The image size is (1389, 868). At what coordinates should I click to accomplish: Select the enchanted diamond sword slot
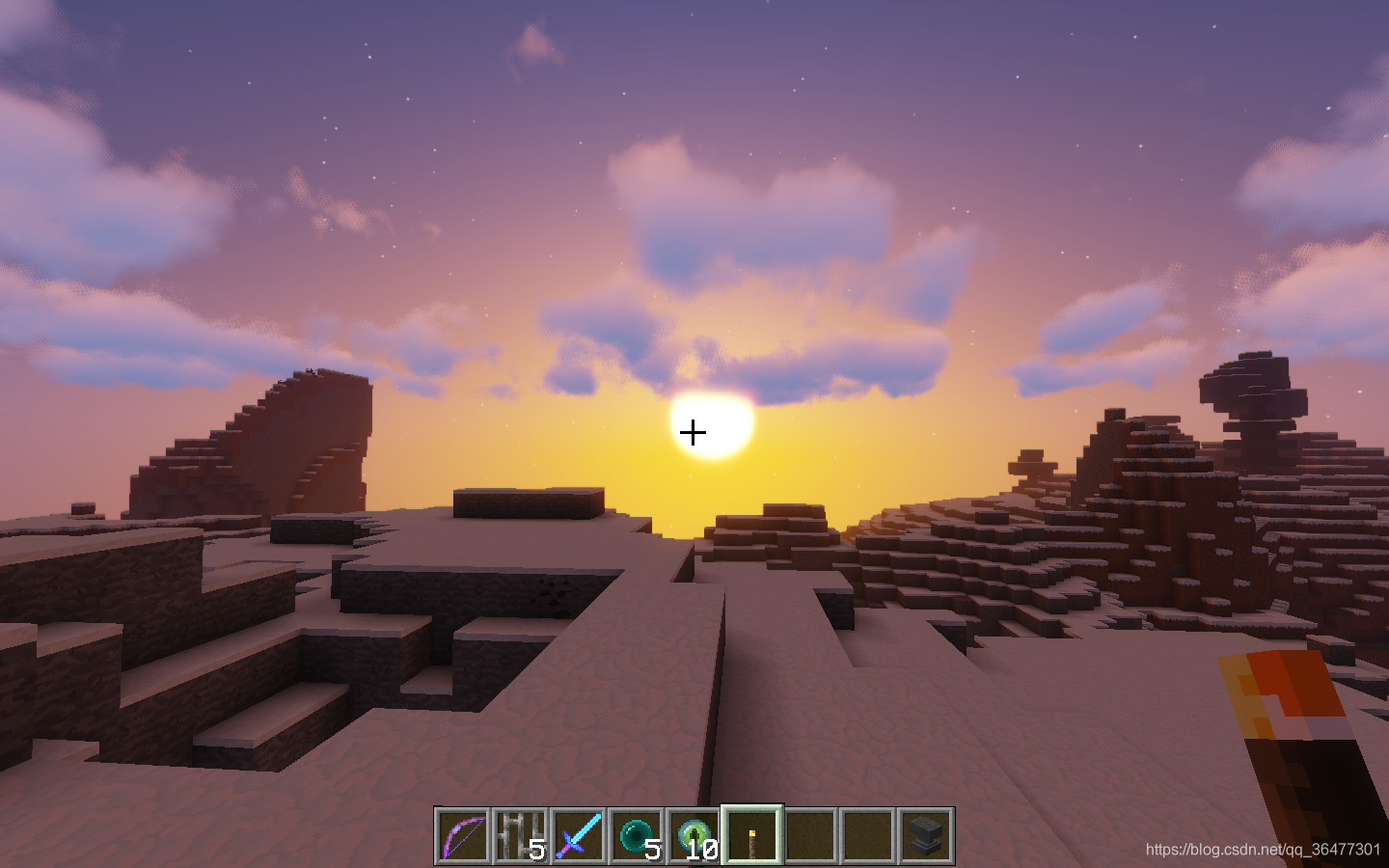point(579,835)
